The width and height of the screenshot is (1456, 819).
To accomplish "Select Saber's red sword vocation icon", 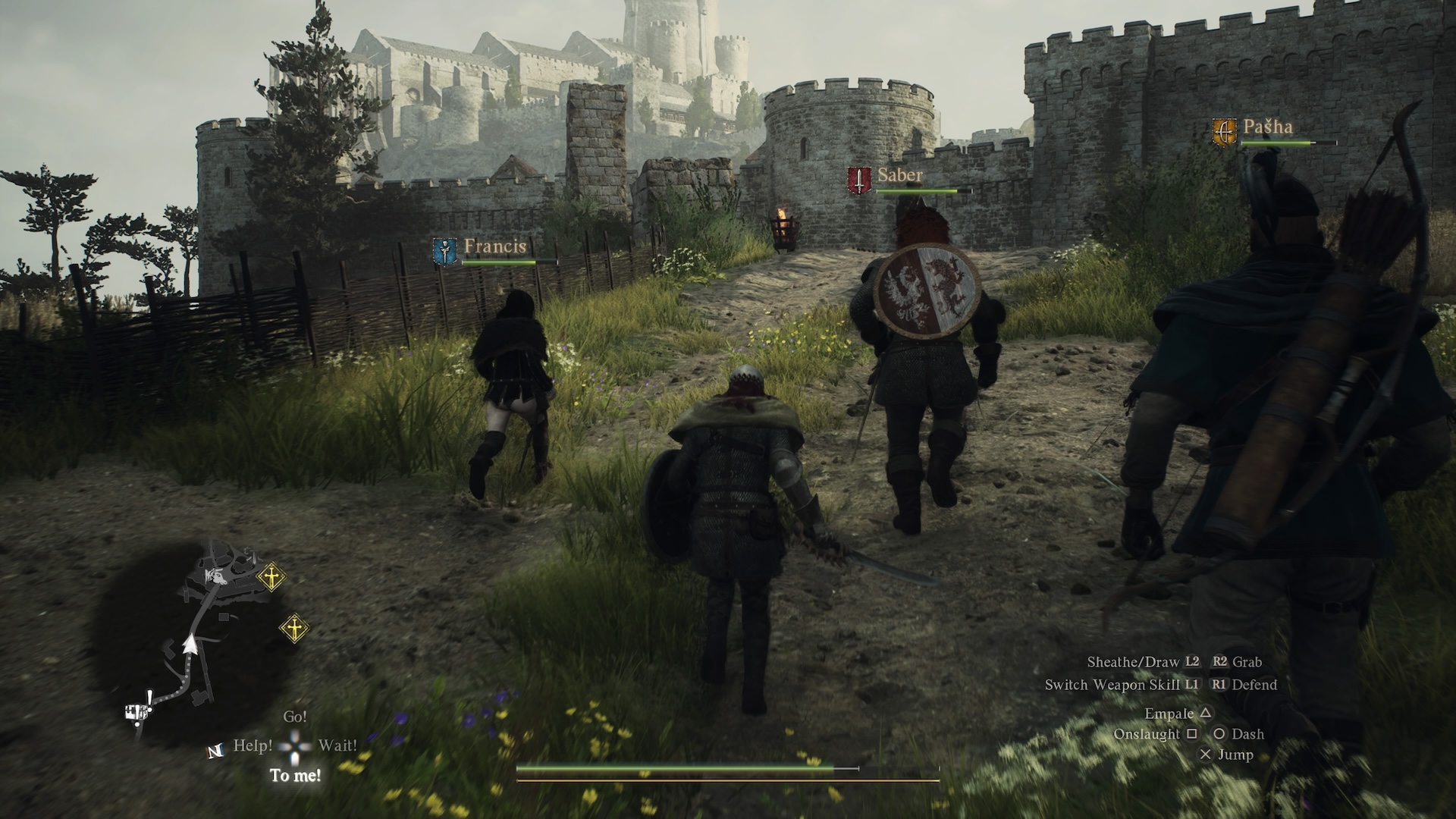I will (x=858, y=181).
